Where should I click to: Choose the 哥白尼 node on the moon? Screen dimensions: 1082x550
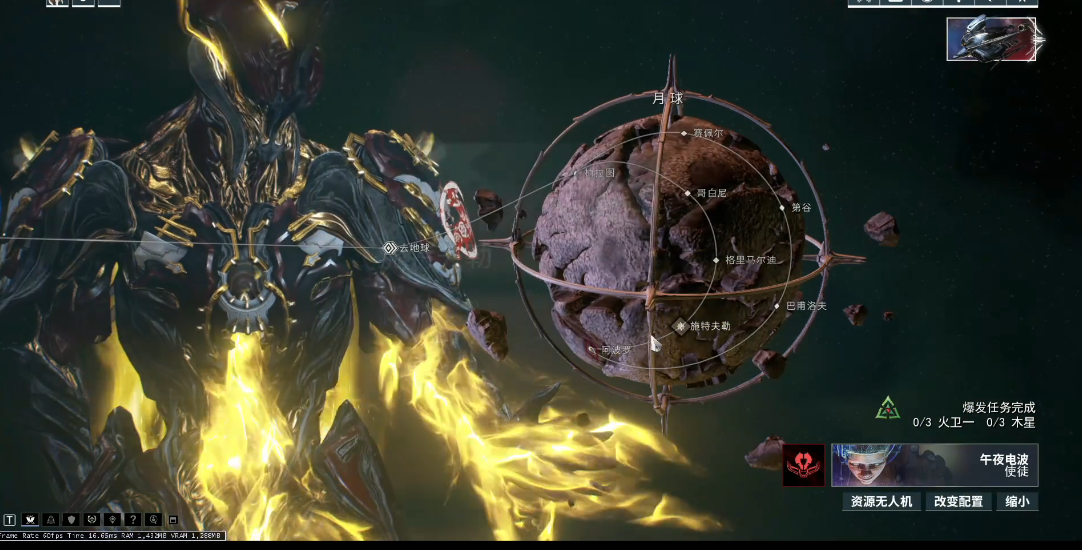coord(688,193)
